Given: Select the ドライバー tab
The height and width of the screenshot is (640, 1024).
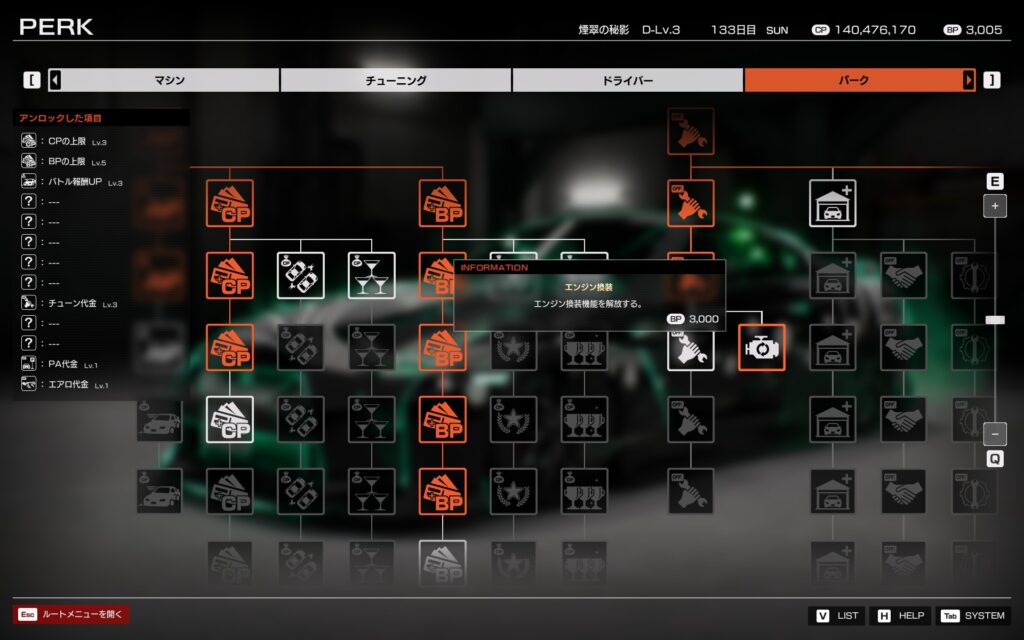Looking at the screenshot, I should [x=628, y=80].
